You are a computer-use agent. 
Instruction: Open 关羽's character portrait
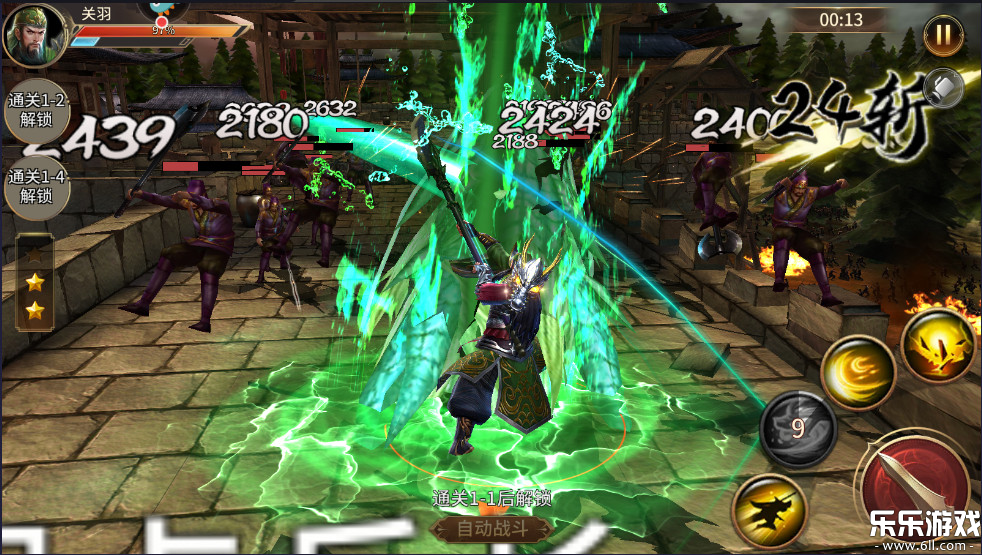click(34, 35)
